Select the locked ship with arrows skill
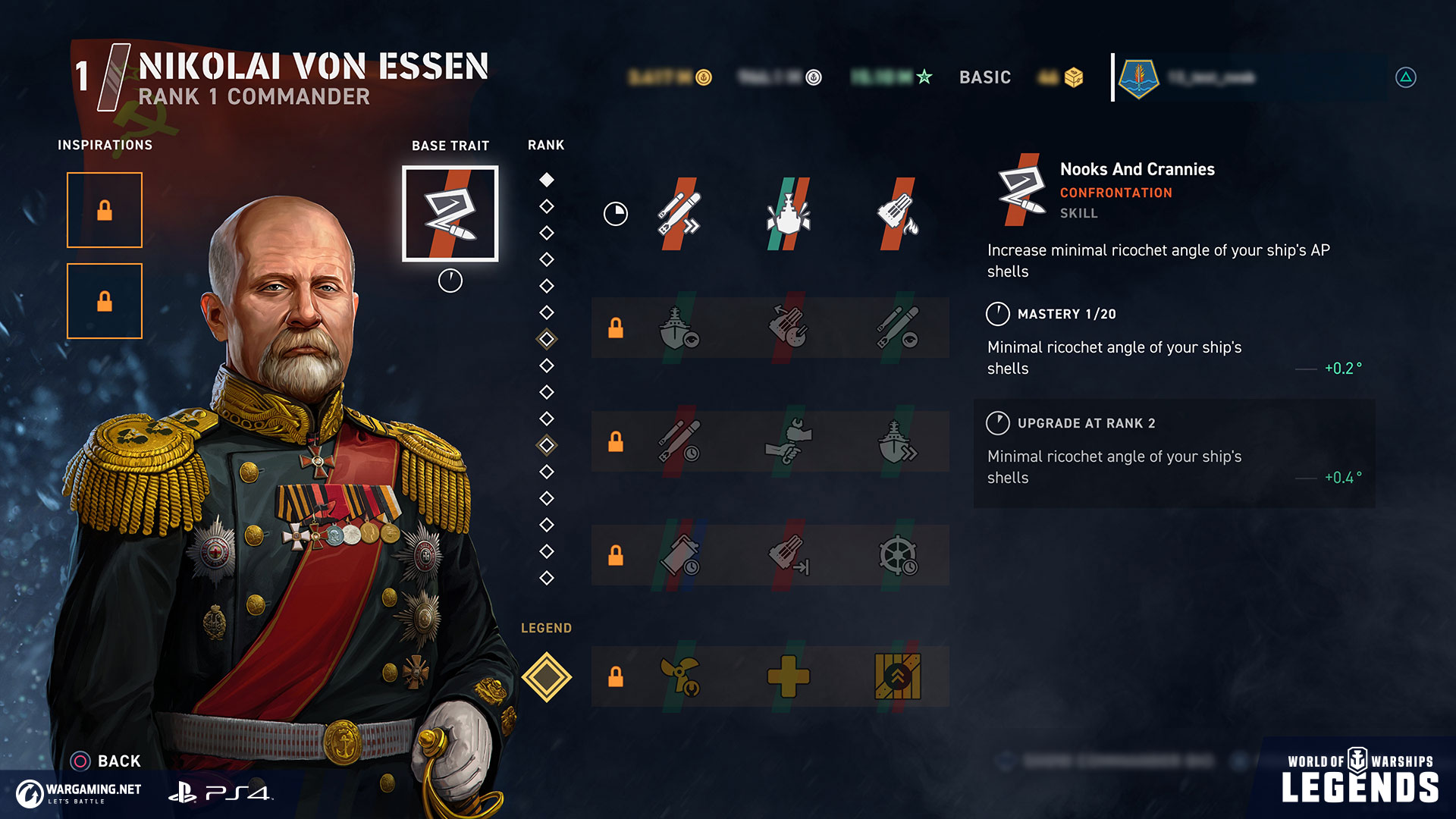This screenshot has width=1456, height=819. click(x=897, y=441)
